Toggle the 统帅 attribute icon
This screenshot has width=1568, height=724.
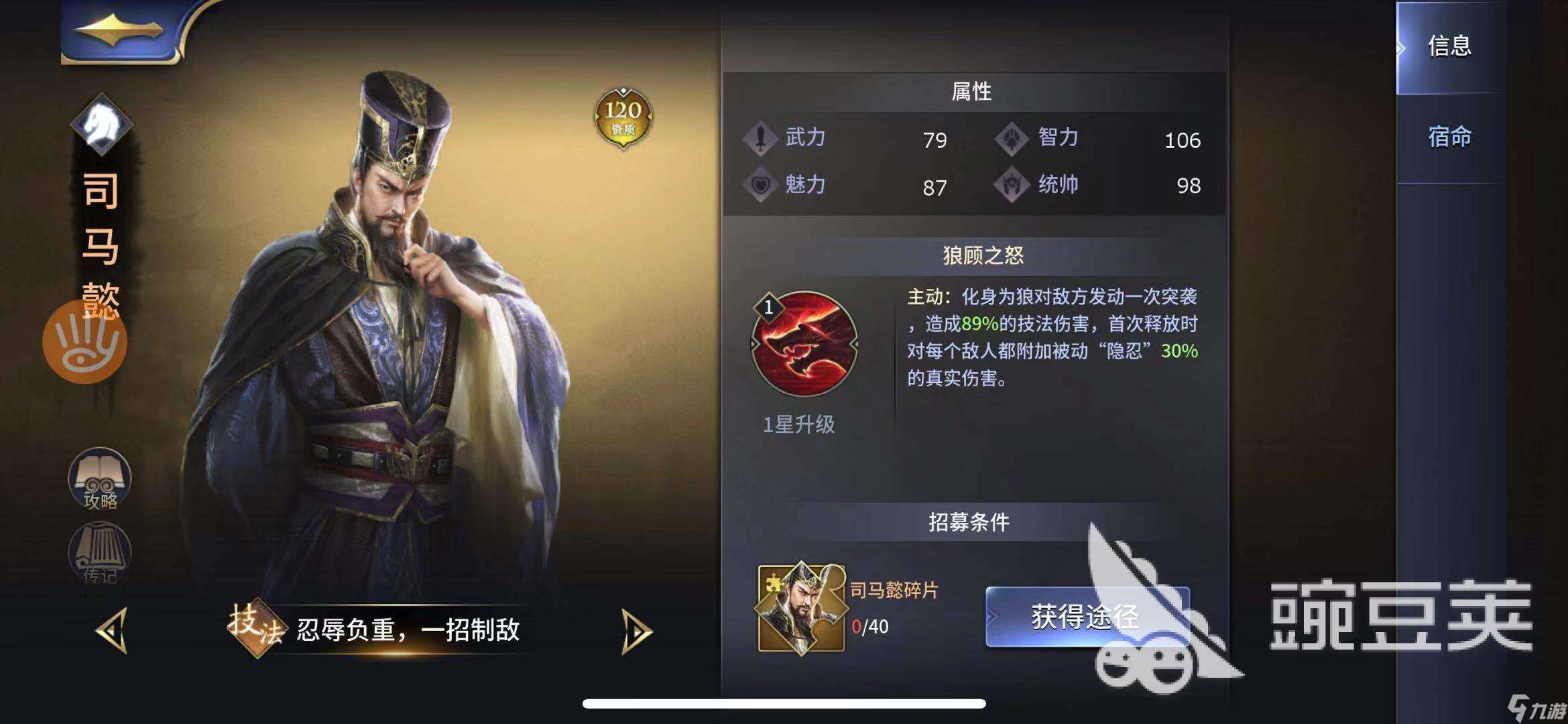tap(1012, 186)
